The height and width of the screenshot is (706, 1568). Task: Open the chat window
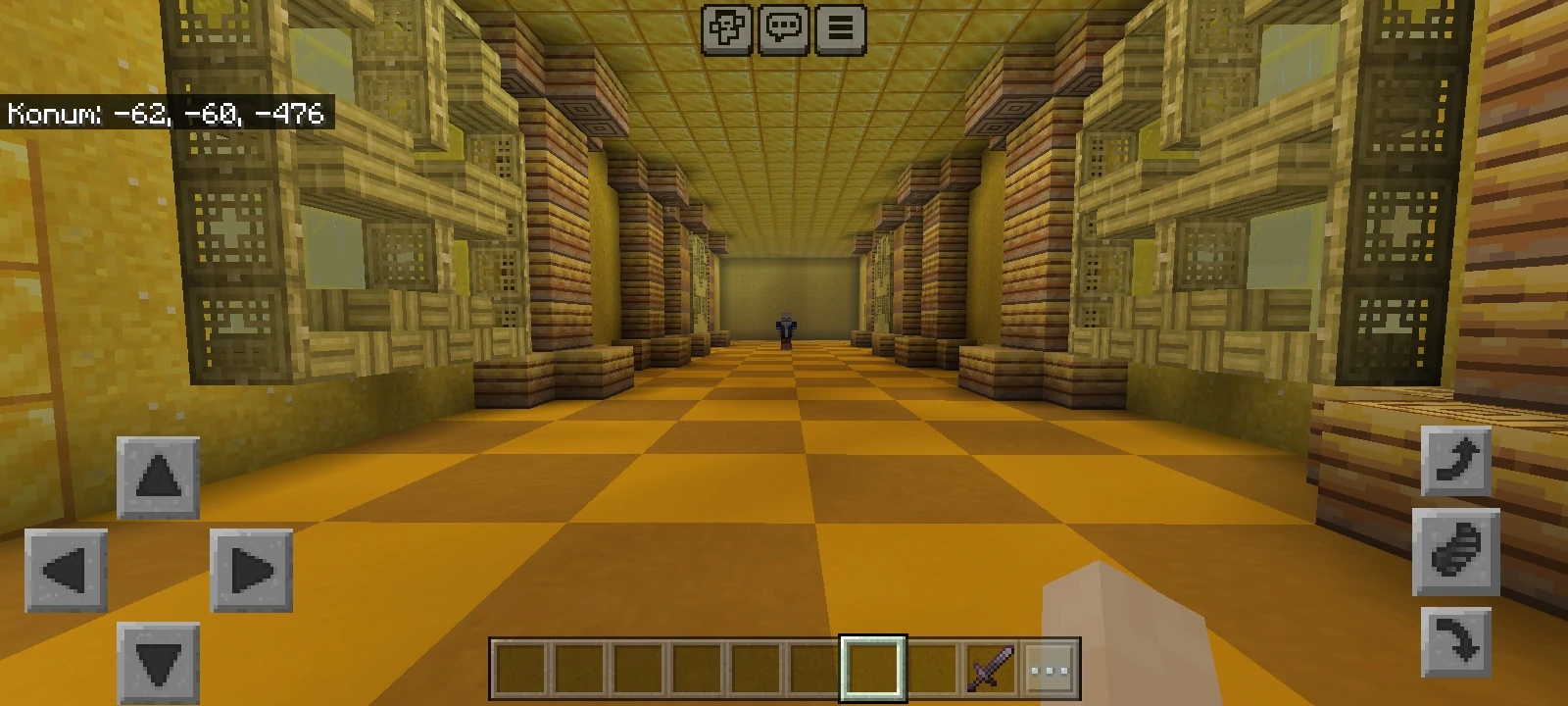pyautogui.click(x=783, y=28)
